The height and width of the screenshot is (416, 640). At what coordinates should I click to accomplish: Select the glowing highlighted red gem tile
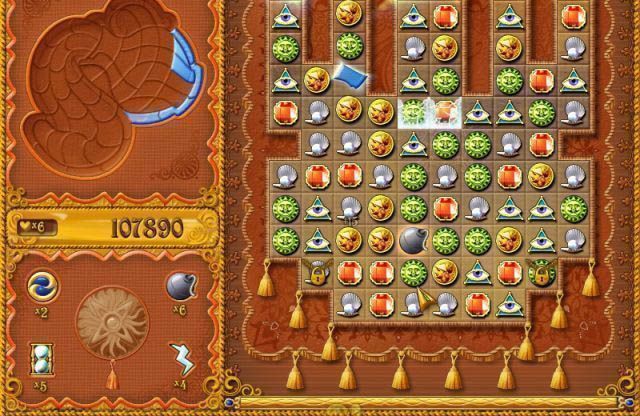[444, 111]
